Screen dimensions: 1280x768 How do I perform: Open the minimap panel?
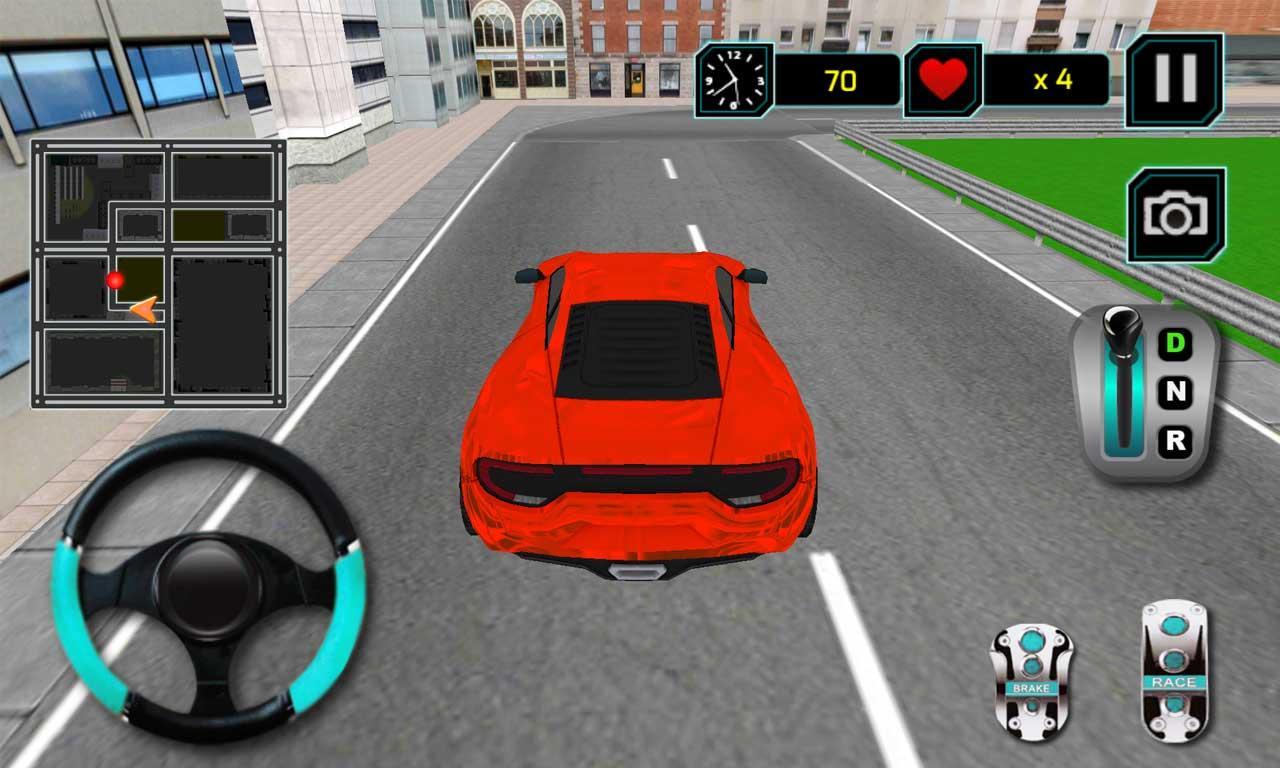pyautogui.click(x=160, y=275)
